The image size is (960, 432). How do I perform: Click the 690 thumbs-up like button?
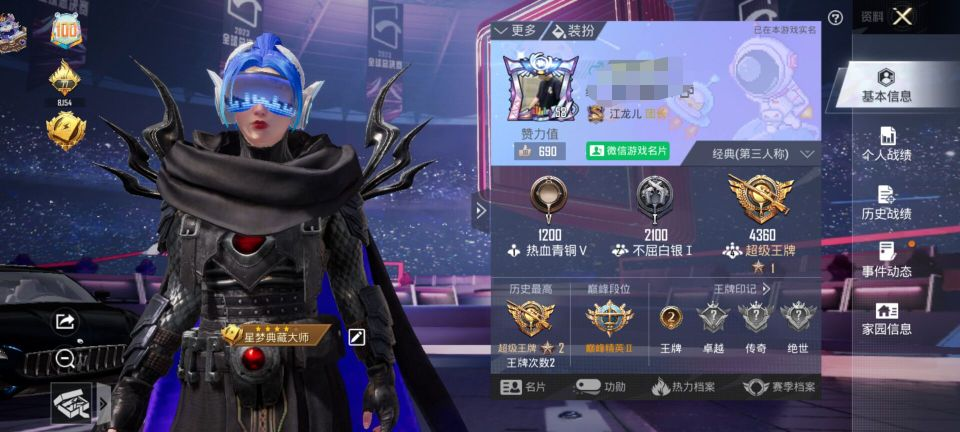coord(536,152)
